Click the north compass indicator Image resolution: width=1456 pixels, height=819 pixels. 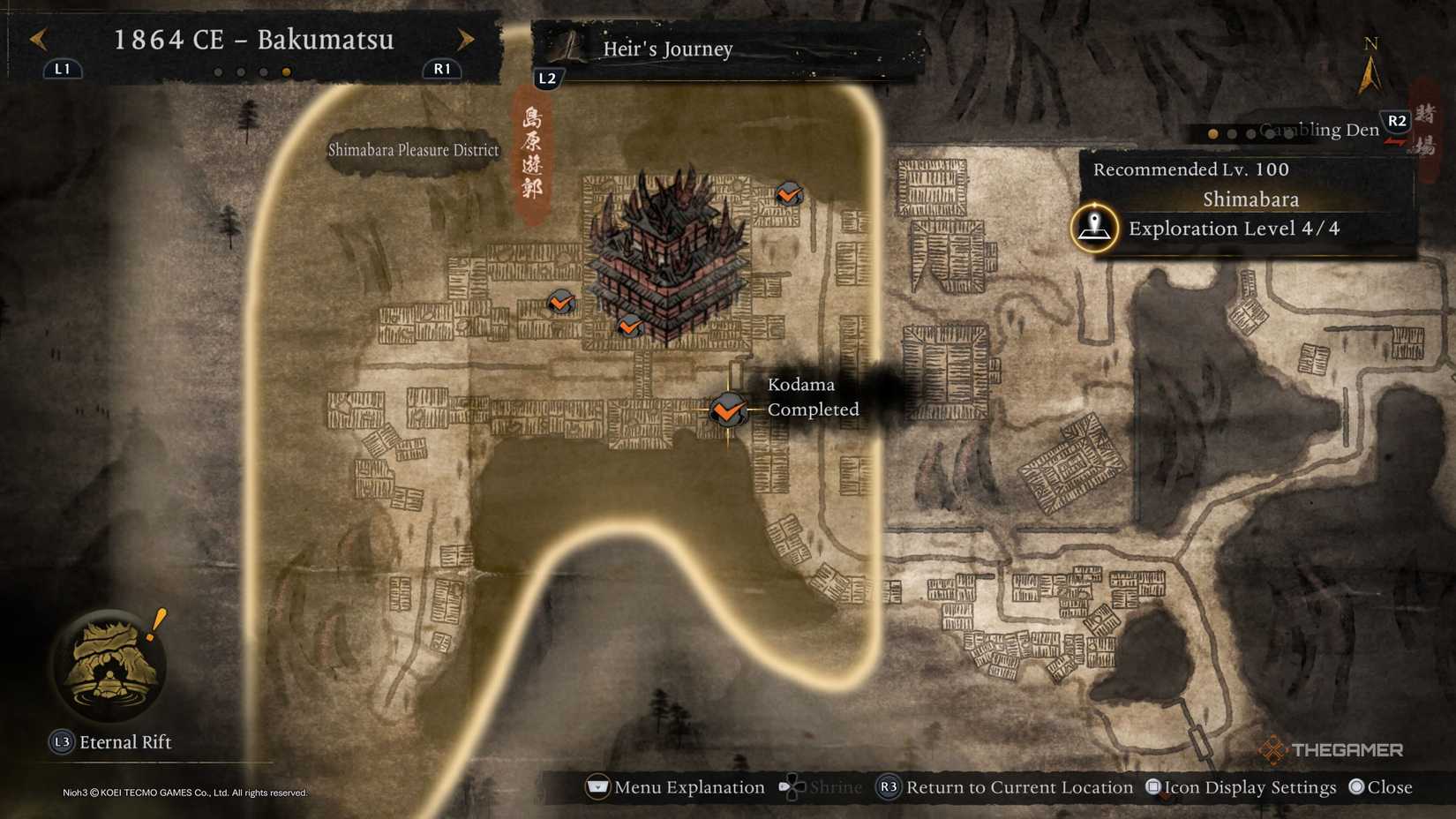point(1370,53)
